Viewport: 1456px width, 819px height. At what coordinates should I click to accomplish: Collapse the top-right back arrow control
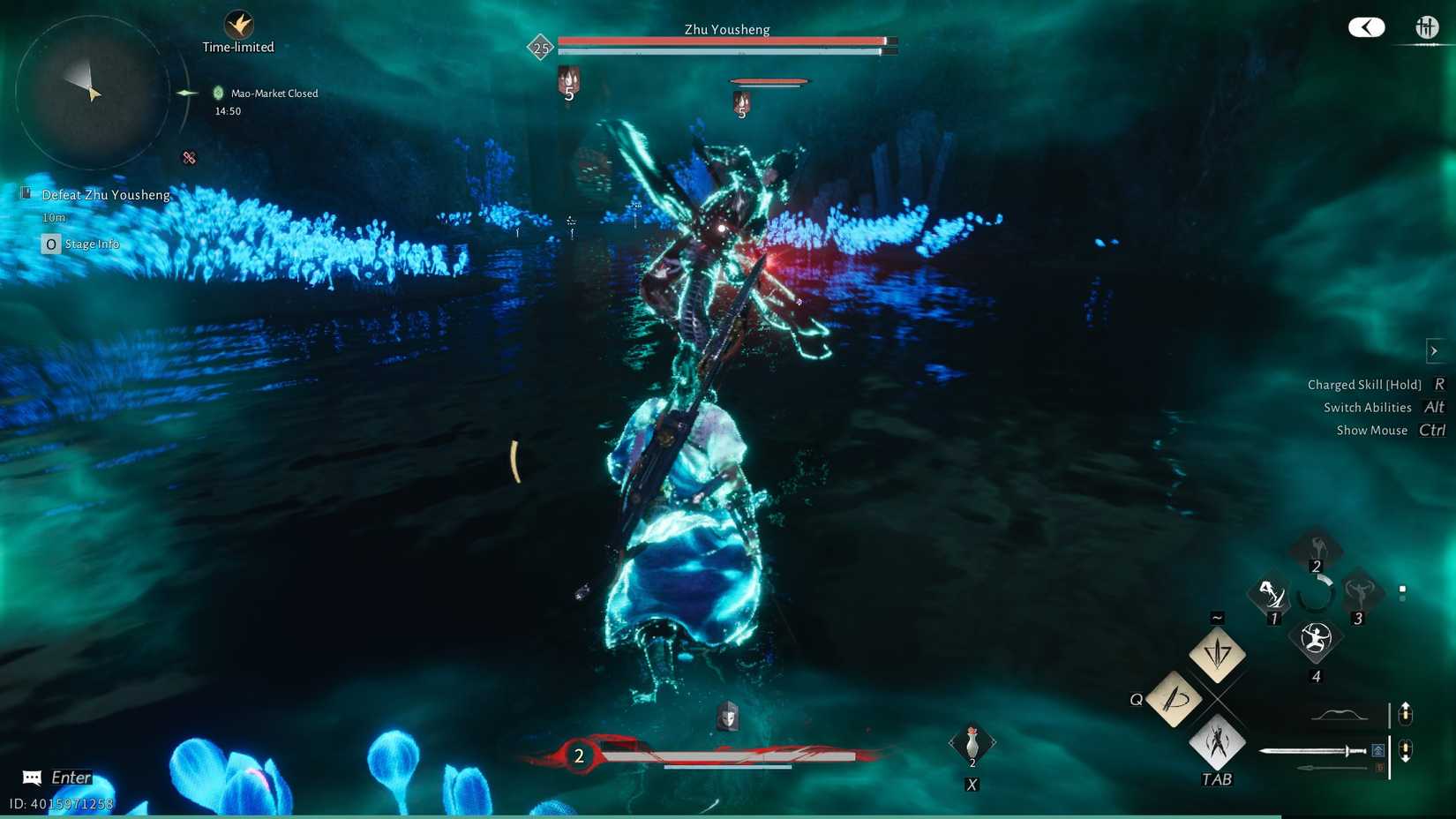click(1366, 27)
